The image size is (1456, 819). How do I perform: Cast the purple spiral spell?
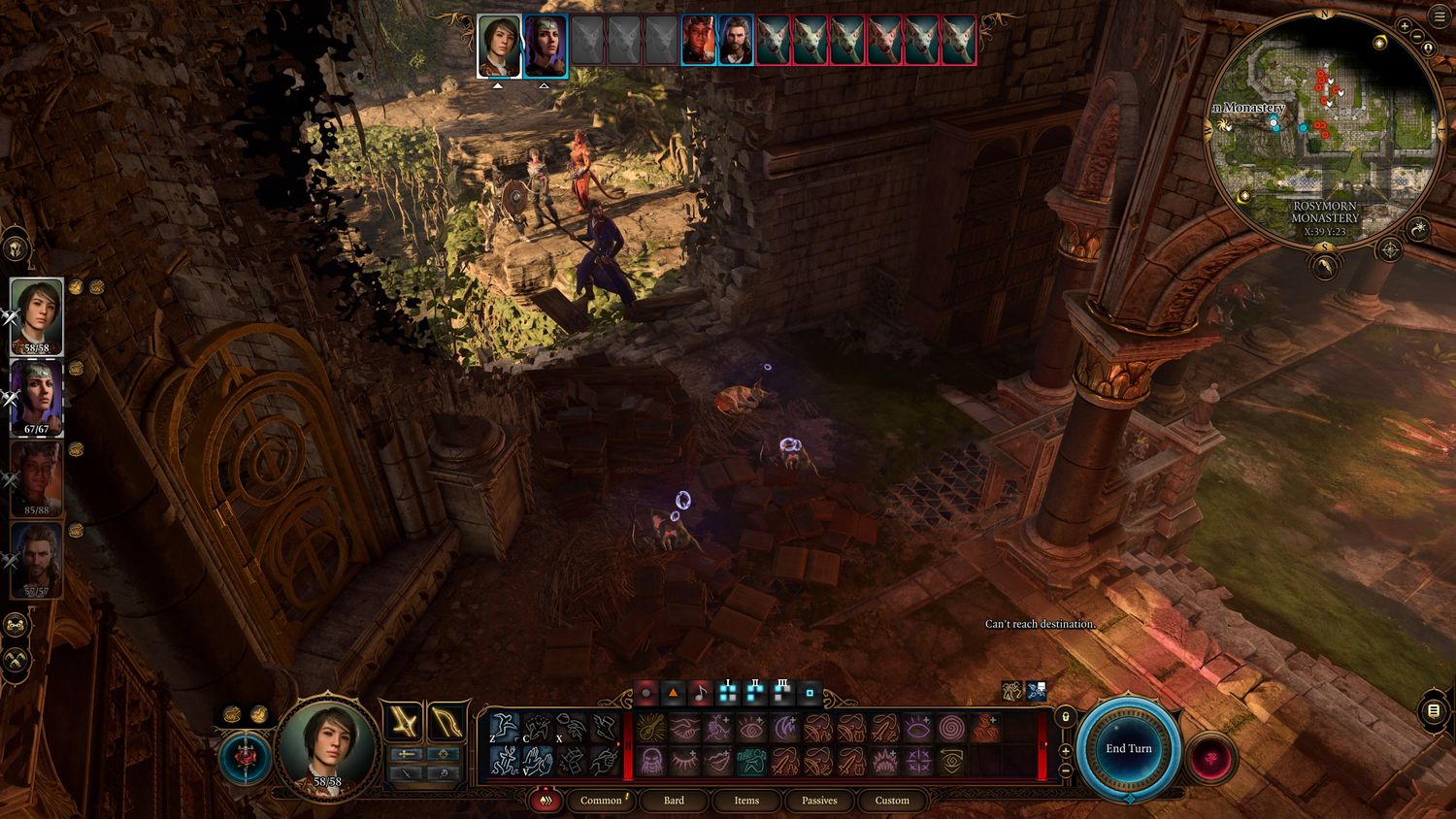click(952, 728)
